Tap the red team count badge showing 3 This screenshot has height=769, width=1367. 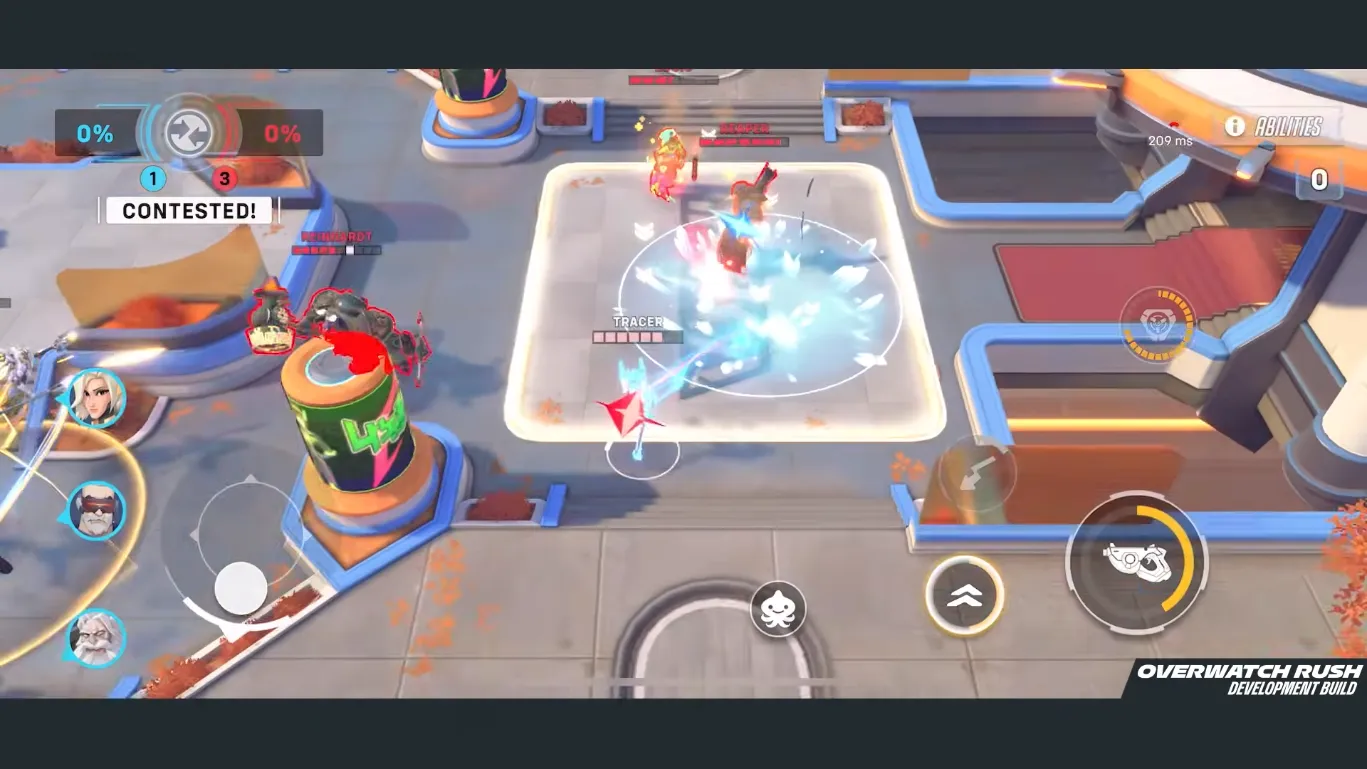(x=224, y=178)
